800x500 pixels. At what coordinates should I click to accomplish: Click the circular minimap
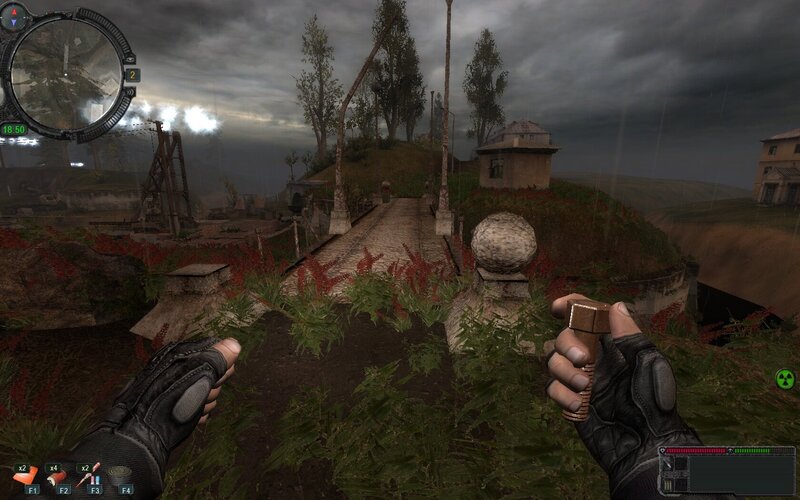66,73
